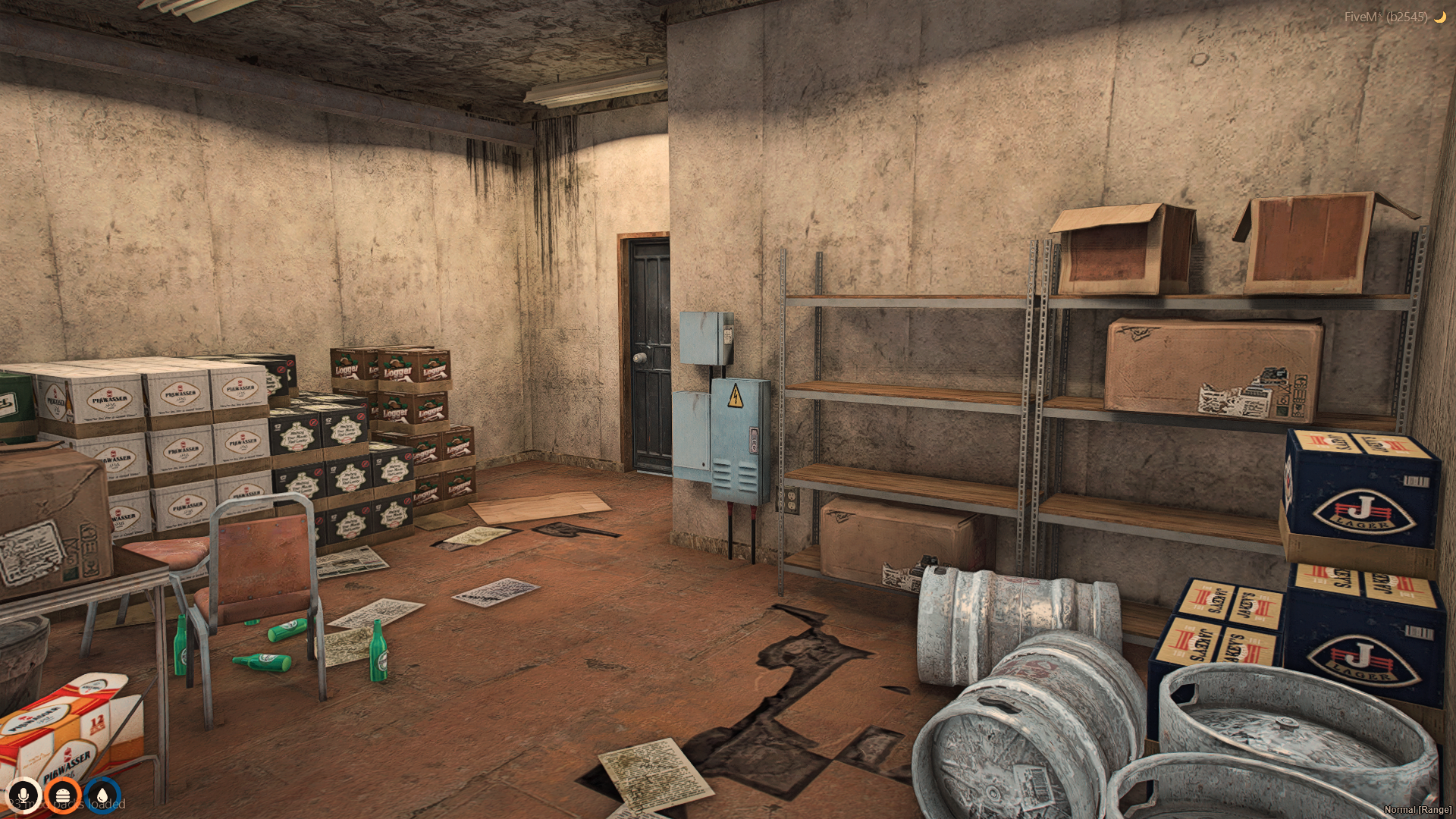Click the microphone voice status icon
1456x819 pixels.
click(24, 795)
